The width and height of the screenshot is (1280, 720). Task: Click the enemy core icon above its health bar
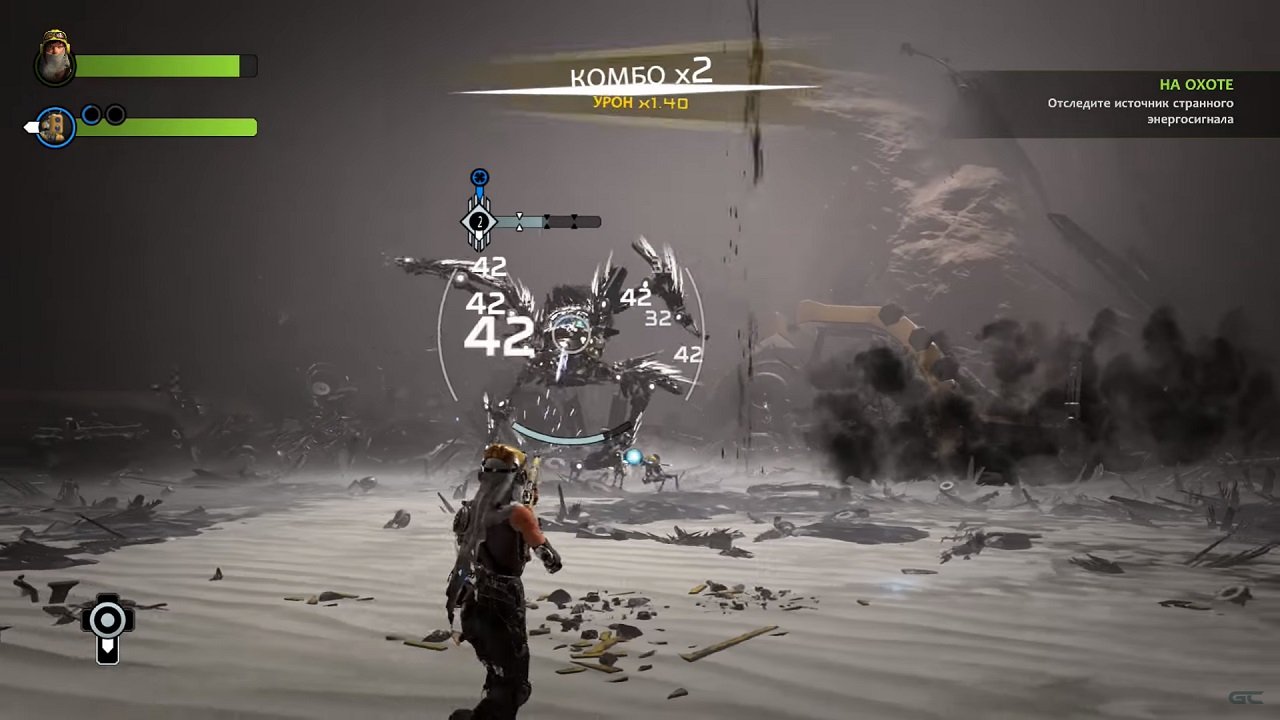point(479,176)
